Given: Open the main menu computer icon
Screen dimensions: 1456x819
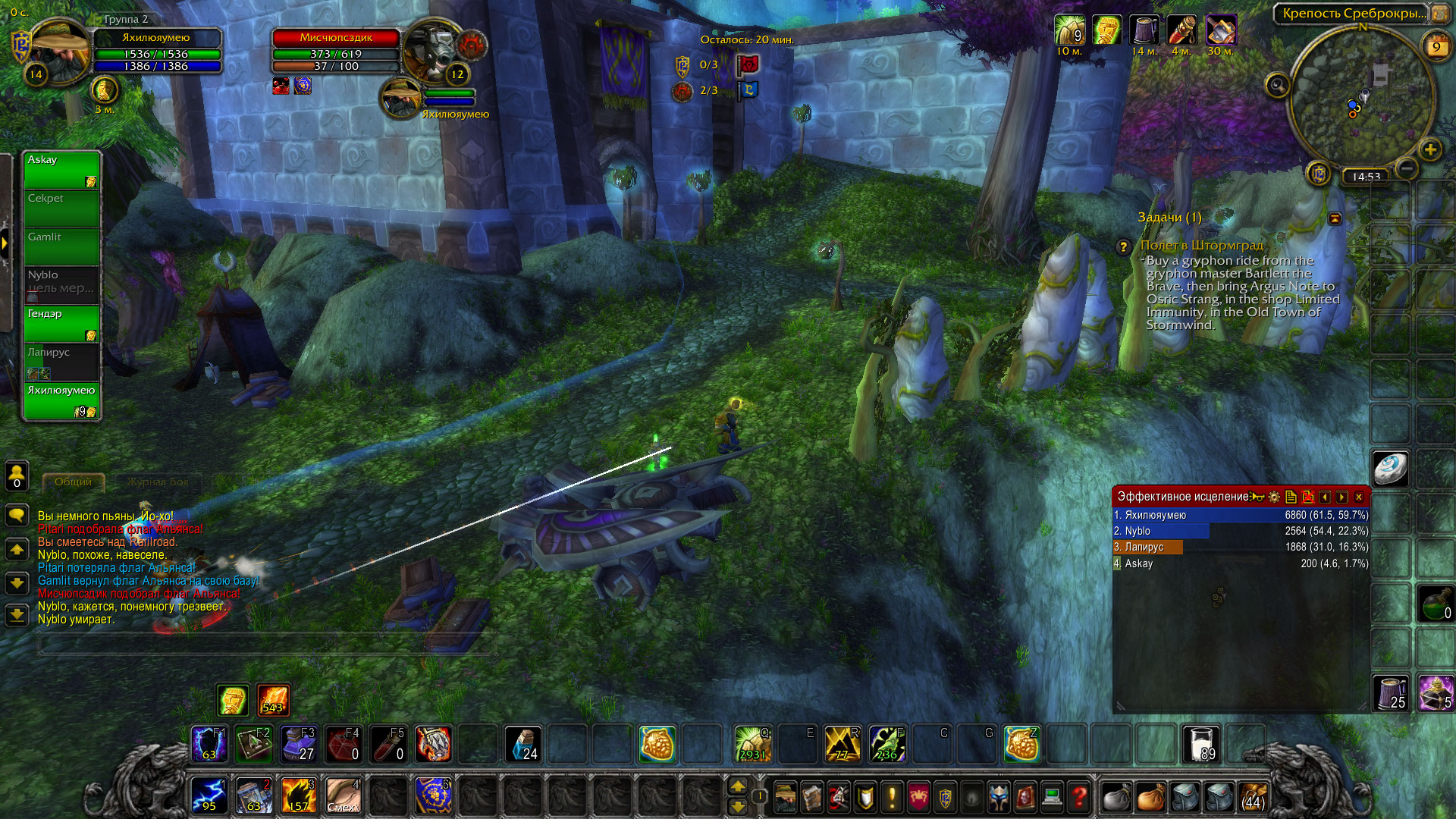Looking at the screenshot, I should click(1052, 797).
